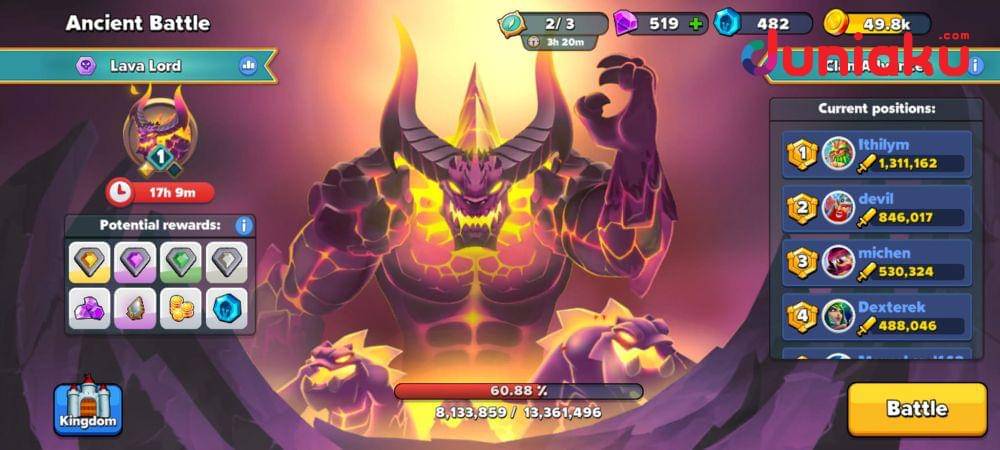Open the Lava Lord stats chart icon
Viewport: 1000px width, 450px height.
tap(248, 66)
